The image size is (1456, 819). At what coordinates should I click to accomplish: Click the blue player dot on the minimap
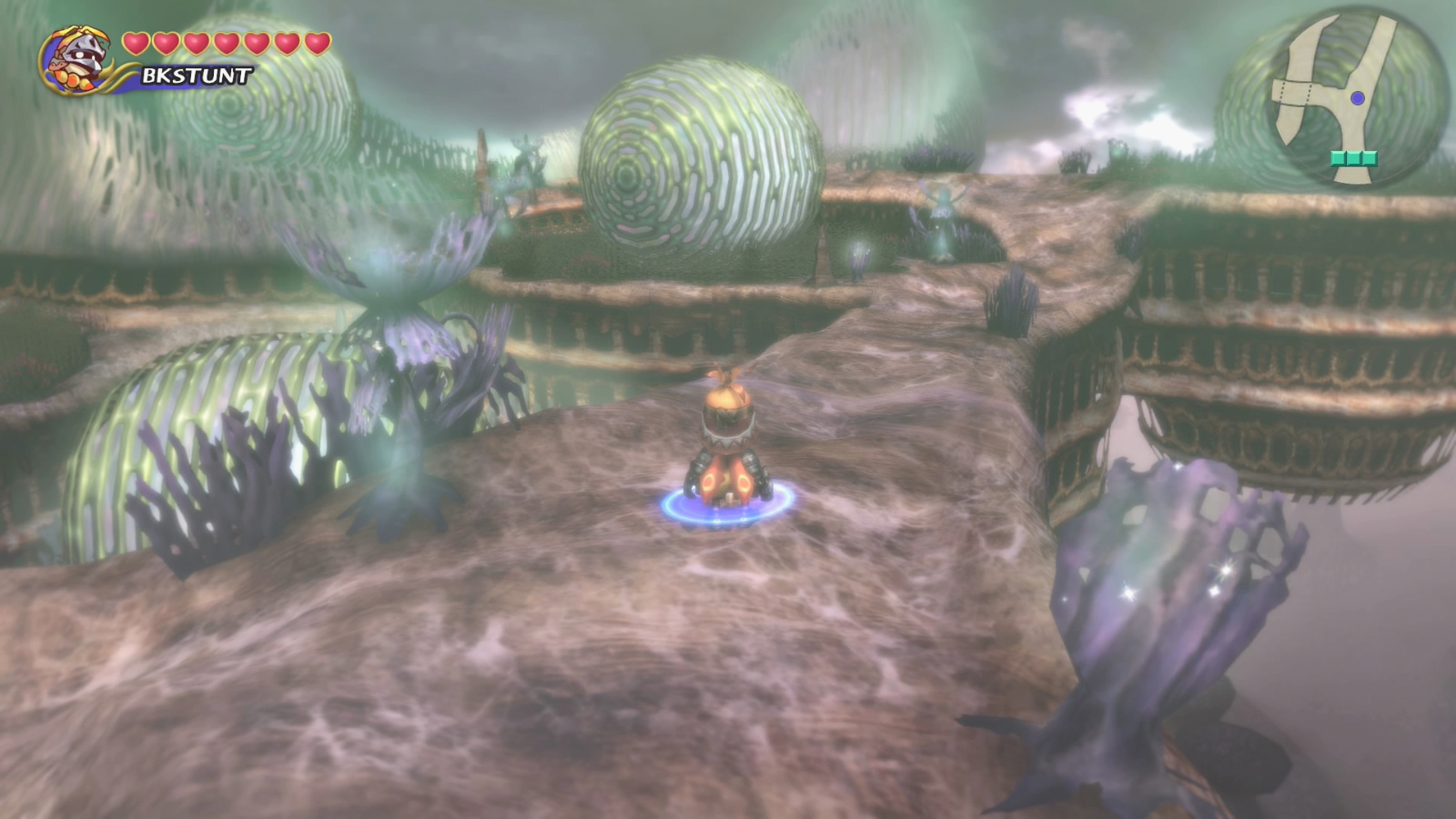tap(1357, 98)
